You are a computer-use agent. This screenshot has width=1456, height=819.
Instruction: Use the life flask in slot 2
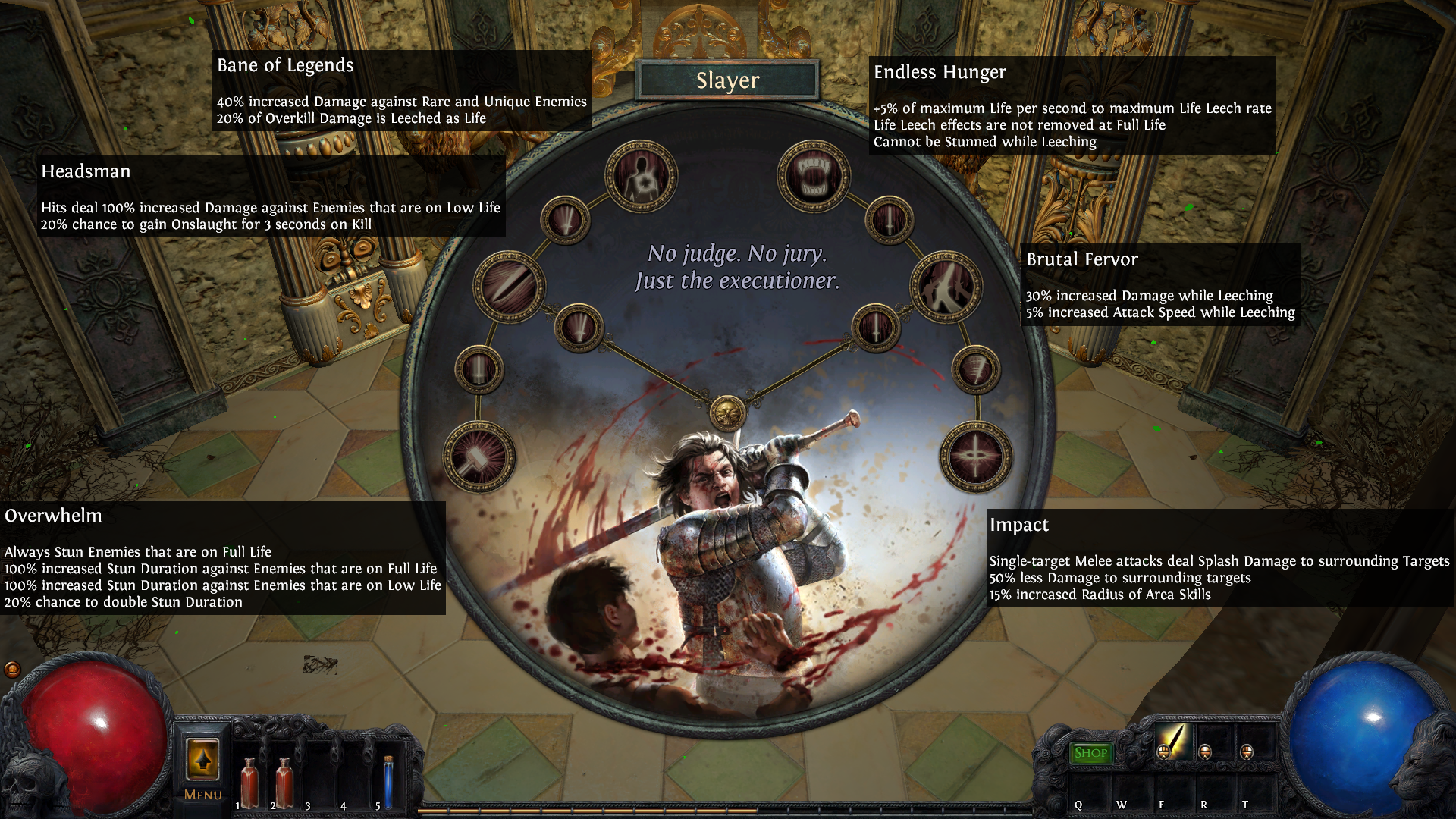coord(284,783)
